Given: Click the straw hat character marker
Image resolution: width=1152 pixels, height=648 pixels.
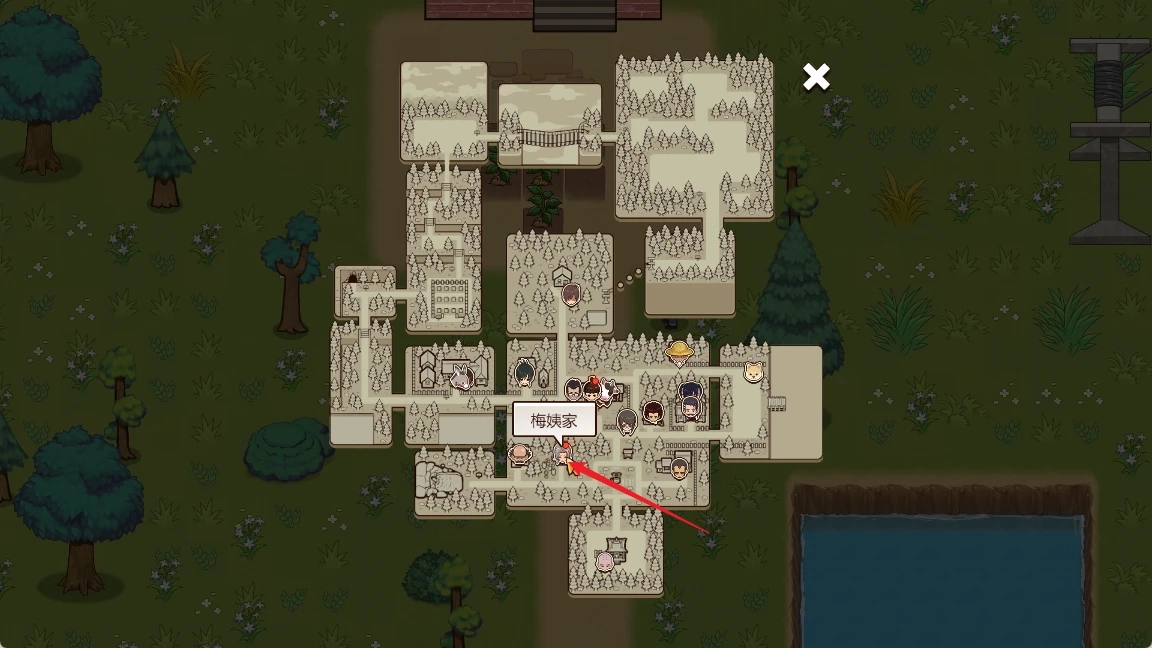Looking at the screenshot, I should [x=680, y=351].
